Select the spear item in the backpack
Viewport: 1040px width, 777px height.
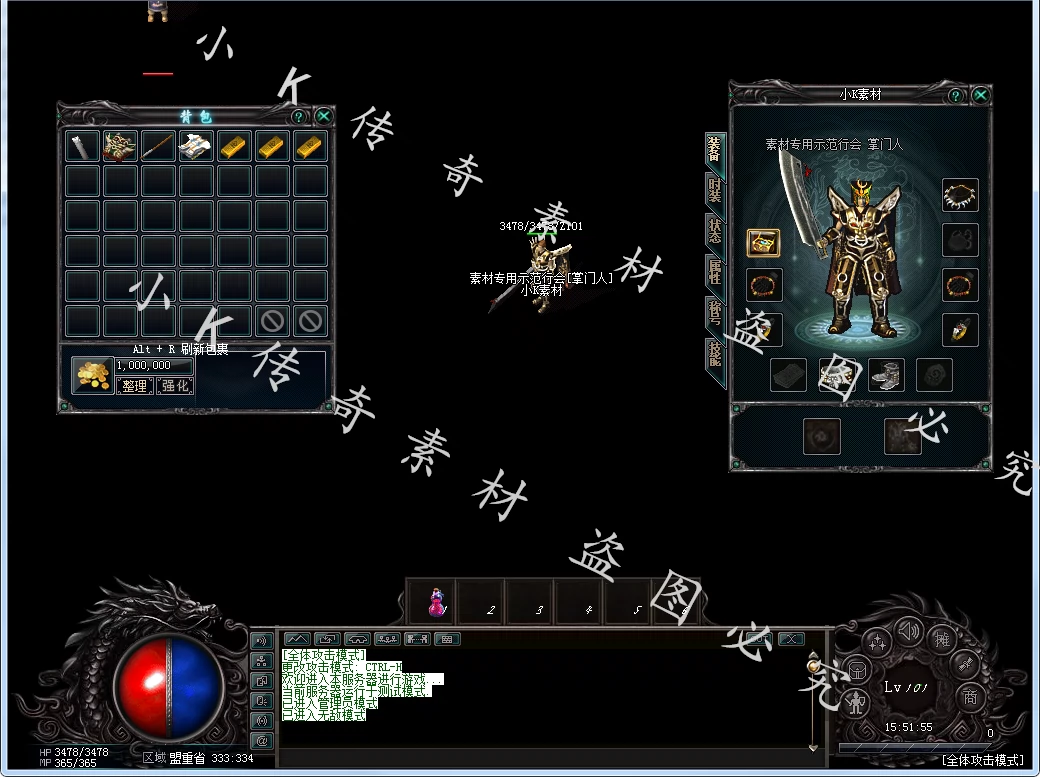click(x=158, y=146)
